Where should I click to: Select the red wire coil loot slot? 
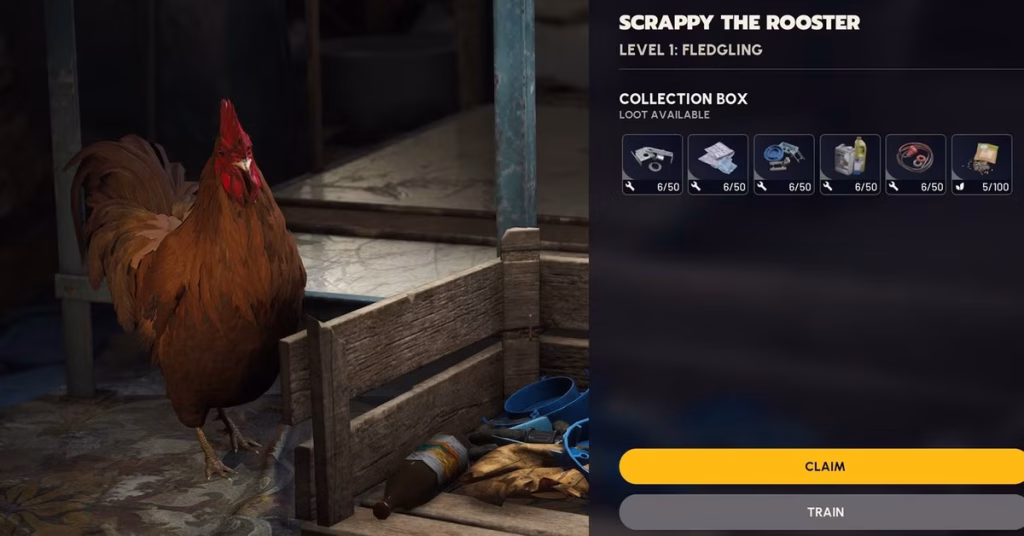(x=915, y=164)
